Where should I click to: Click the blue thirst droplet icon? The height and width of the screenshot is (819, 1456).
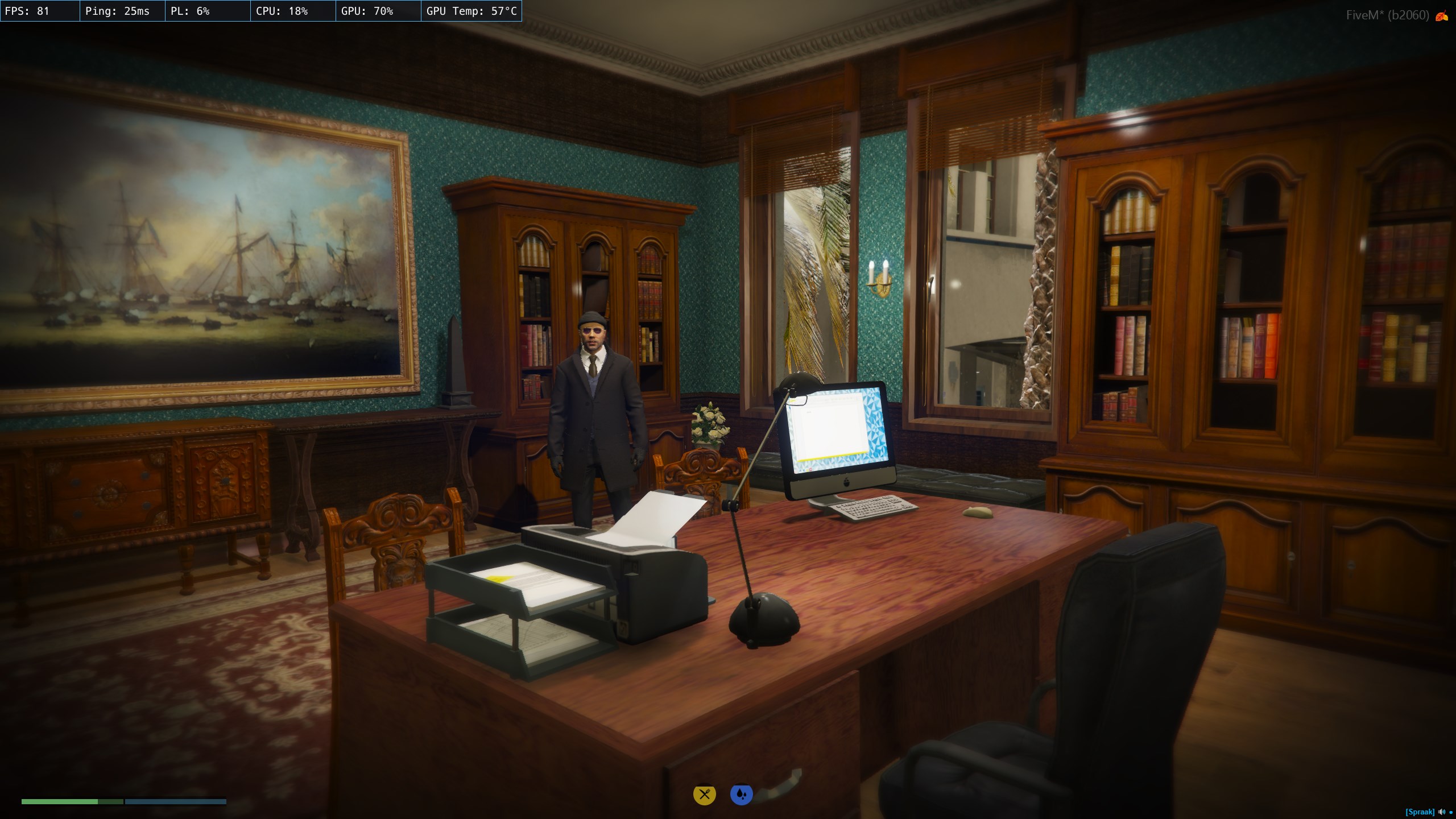point(741,795)
